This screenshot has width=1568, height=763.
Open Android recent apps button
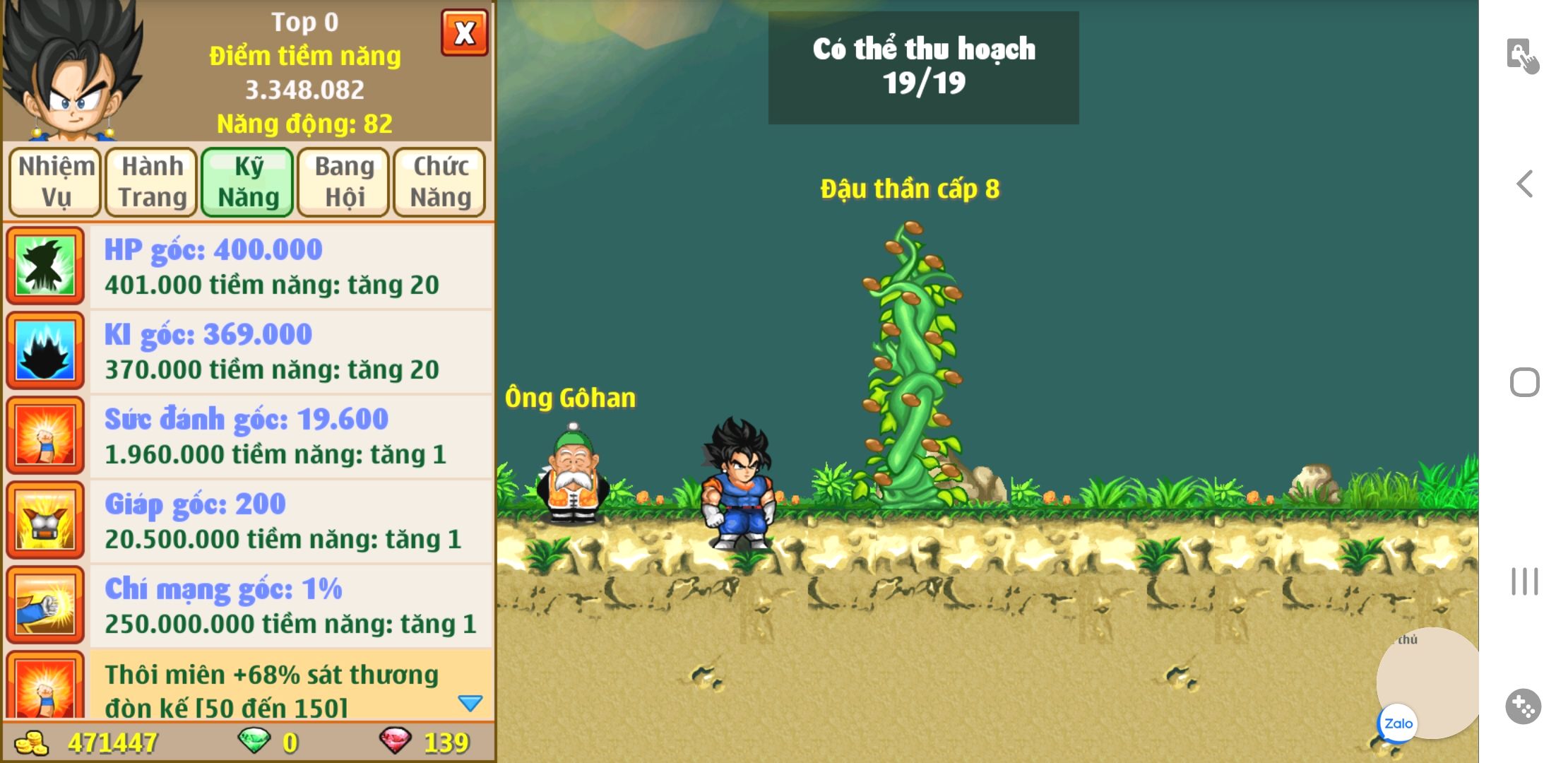tap(1525, 581)
